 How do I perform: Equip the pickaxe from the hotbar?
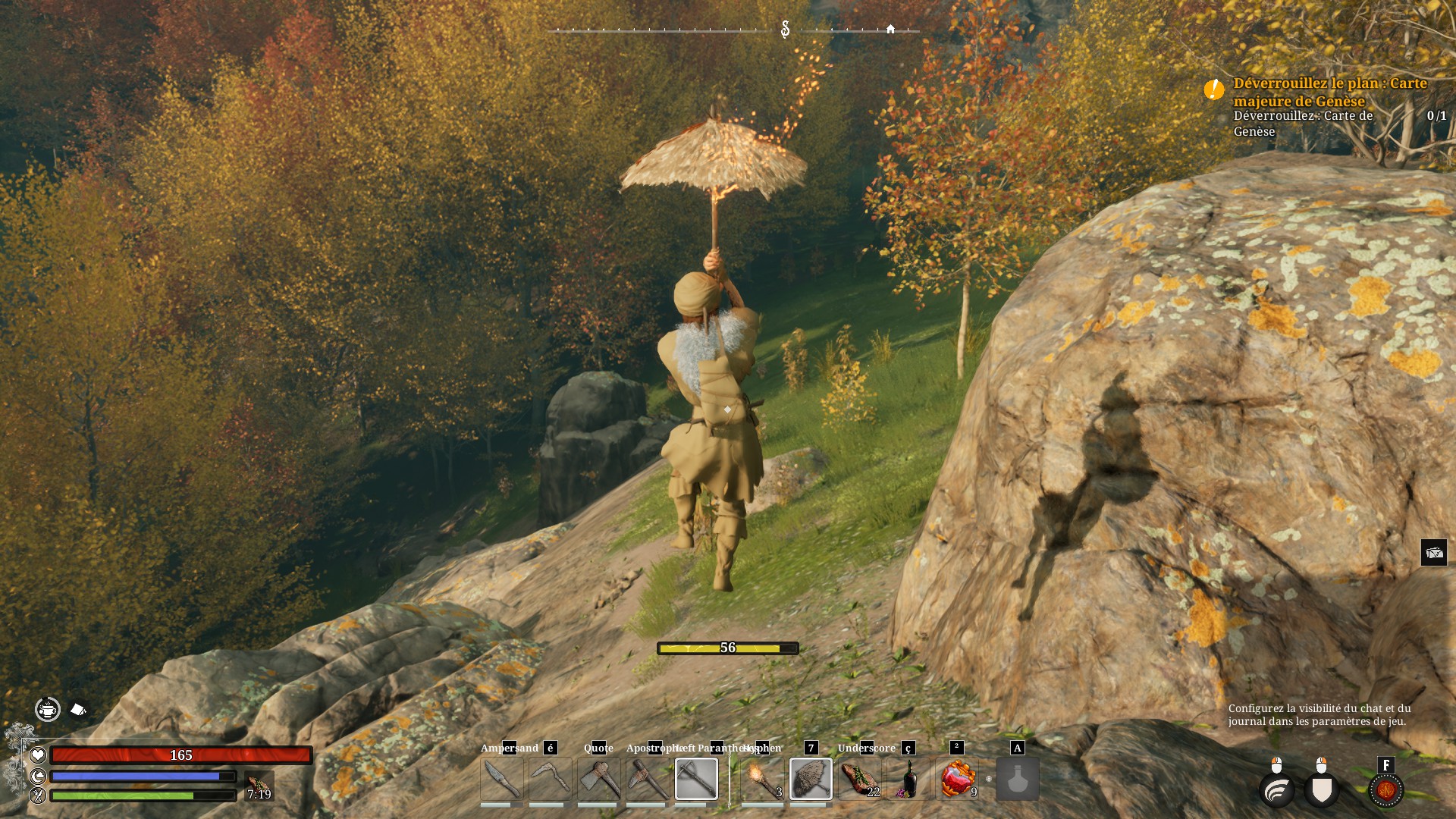tap(647, 779)
